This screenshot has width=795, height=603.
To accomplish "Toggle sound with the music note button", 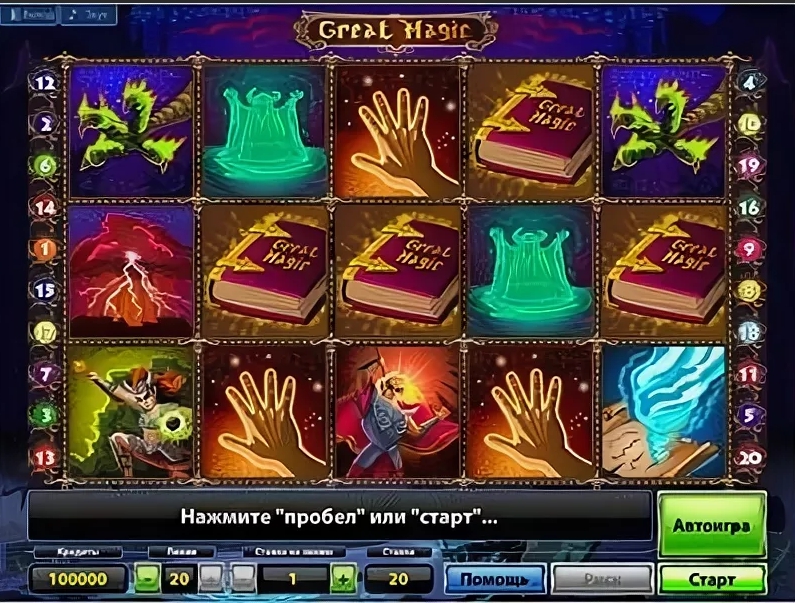I will tap(89, 15).
